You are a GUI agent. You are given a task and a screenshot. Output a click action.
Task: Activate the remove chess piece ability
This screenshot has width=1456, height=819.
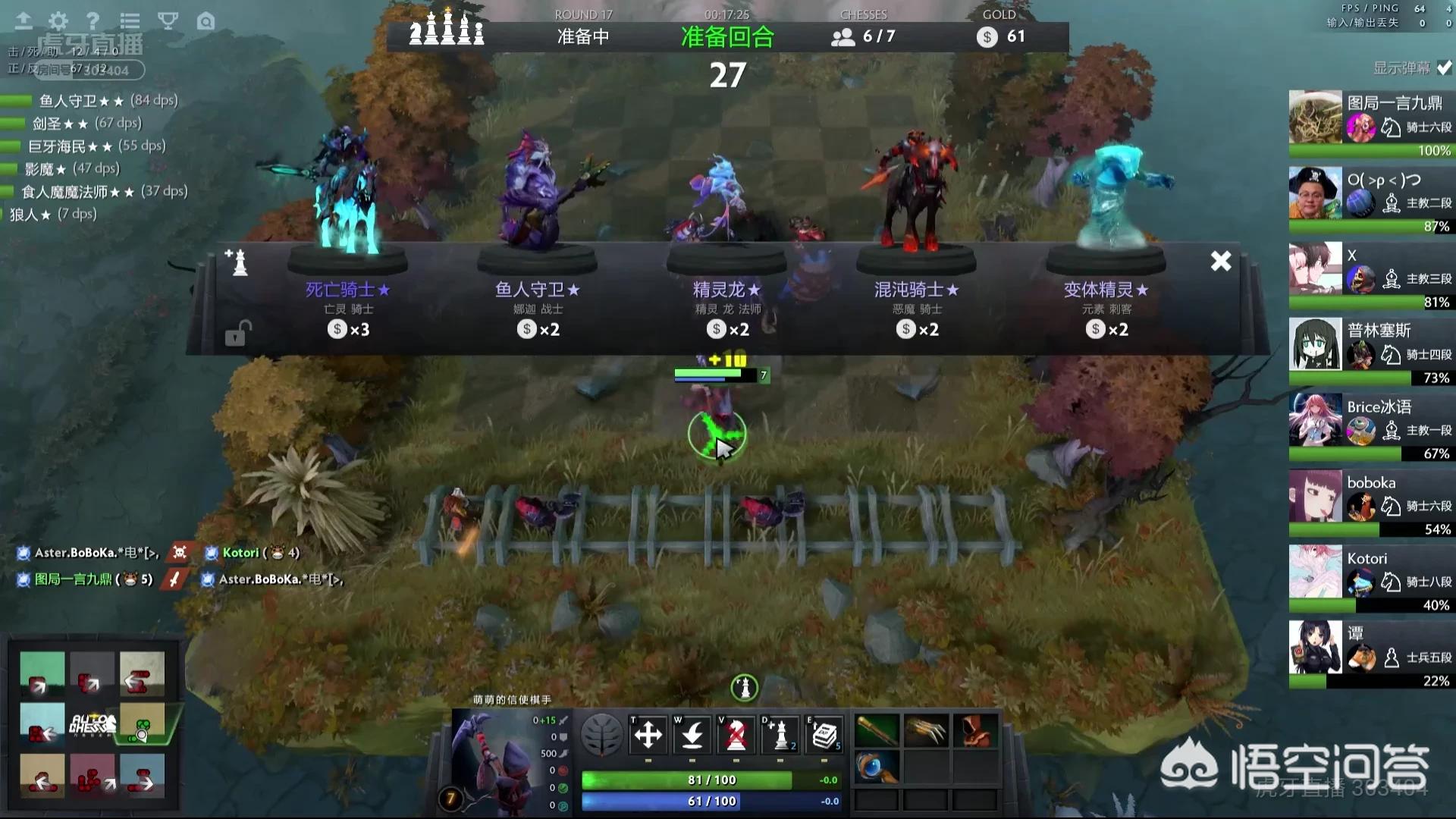coord(736,735)
